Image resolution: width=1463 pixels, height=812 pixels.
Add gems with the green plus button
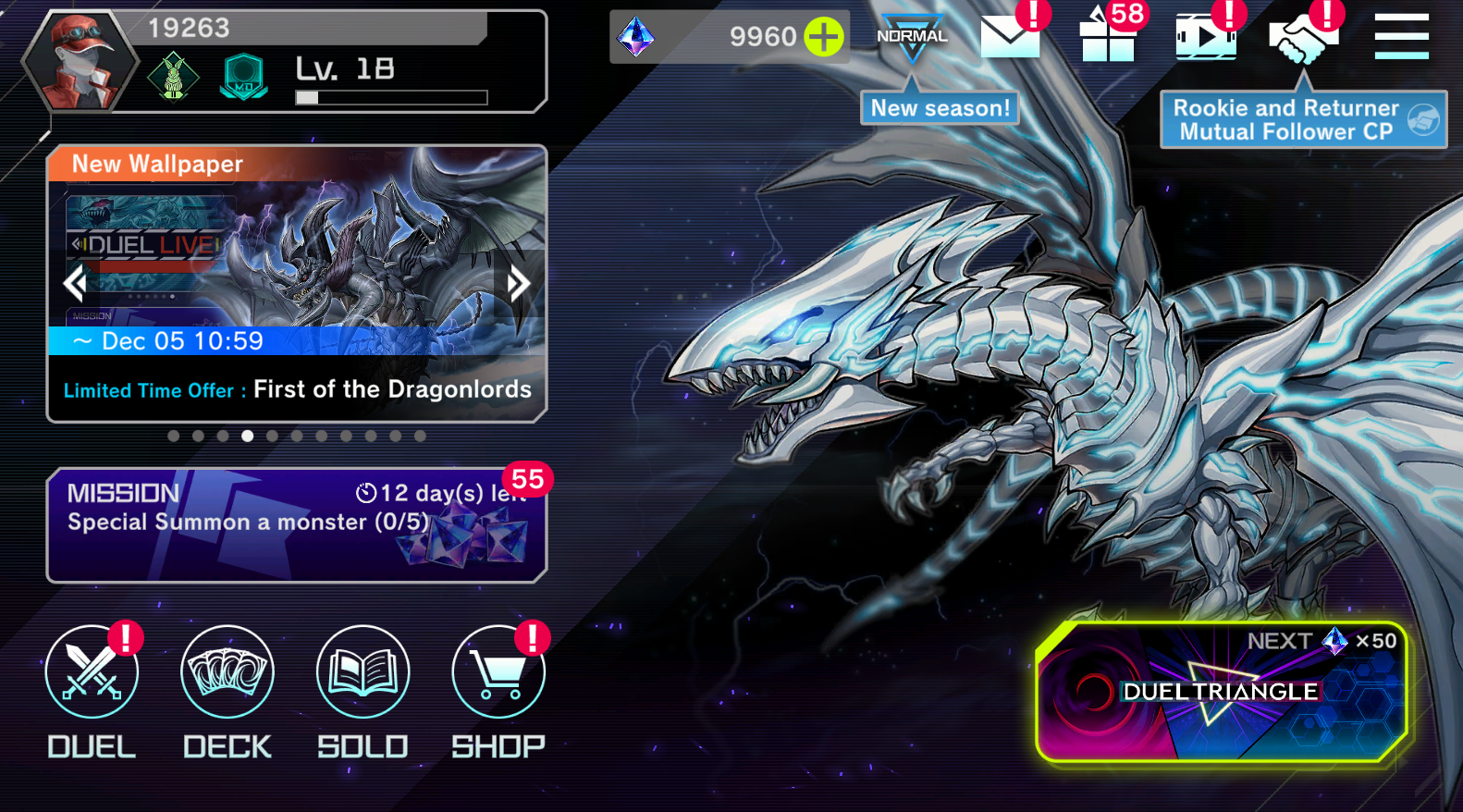[x=823, y=37]
